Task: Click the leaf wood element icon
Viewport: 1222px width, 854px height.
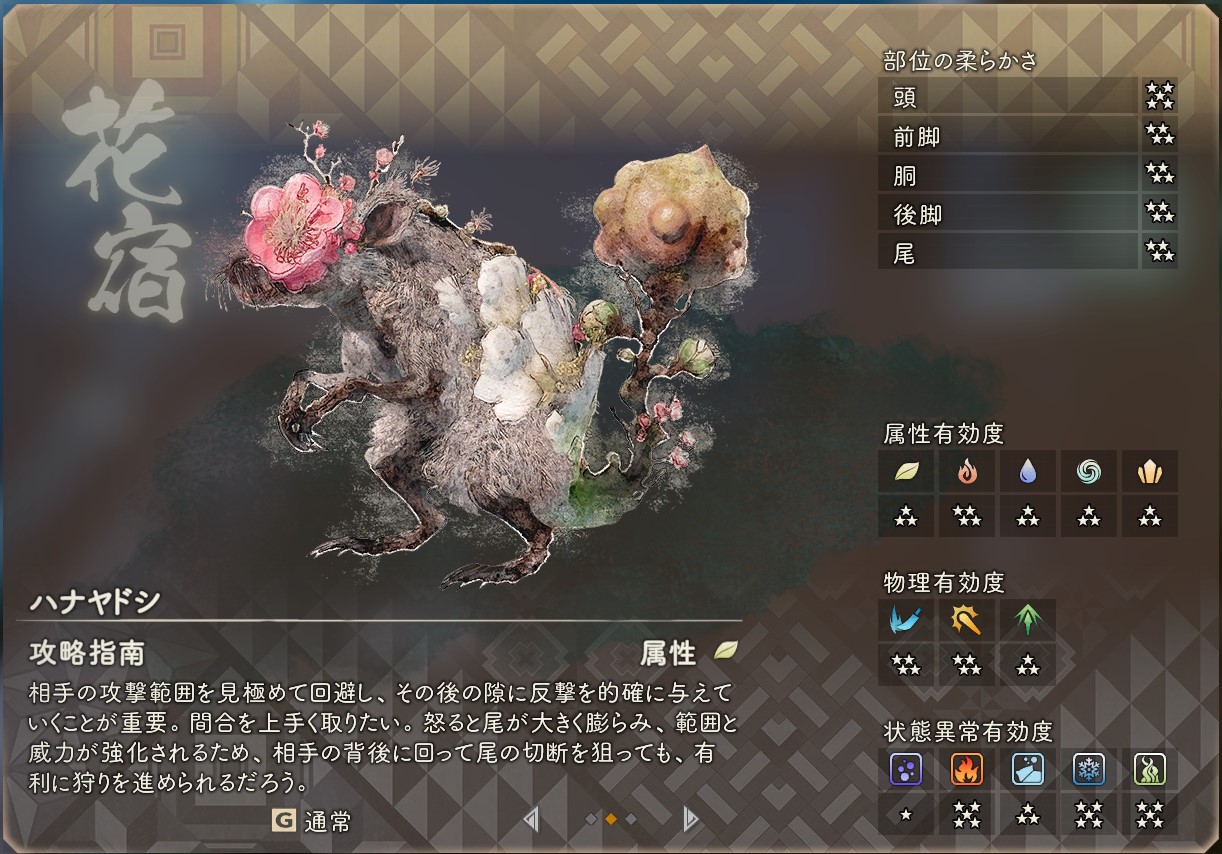Action: (x=906, y=471)
